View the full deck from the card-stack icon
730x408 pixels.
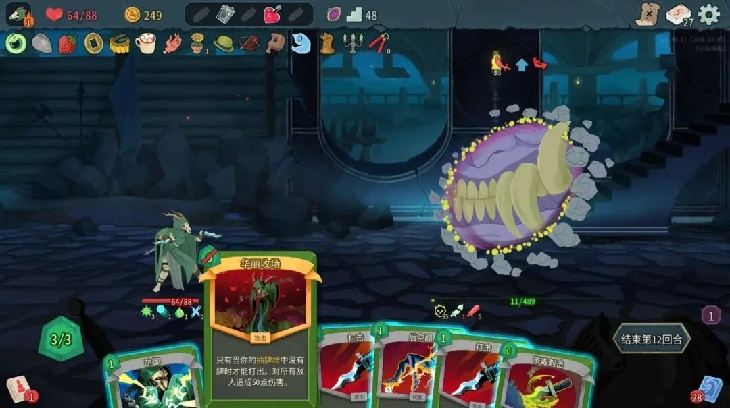[x=679, y=14]
